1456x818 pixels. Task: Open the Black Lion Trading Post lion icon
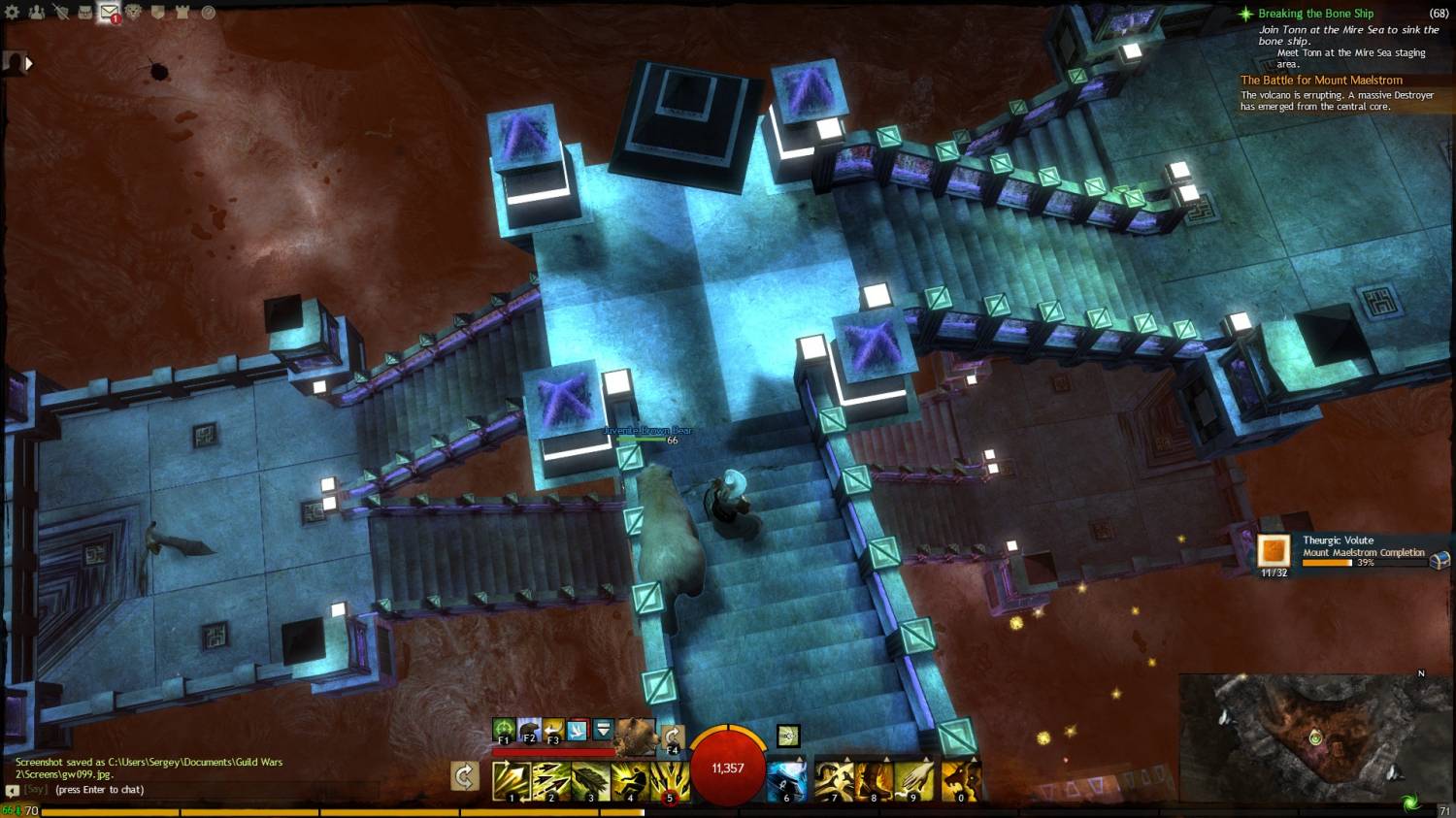pyautogui.click(x=134, y=13)
